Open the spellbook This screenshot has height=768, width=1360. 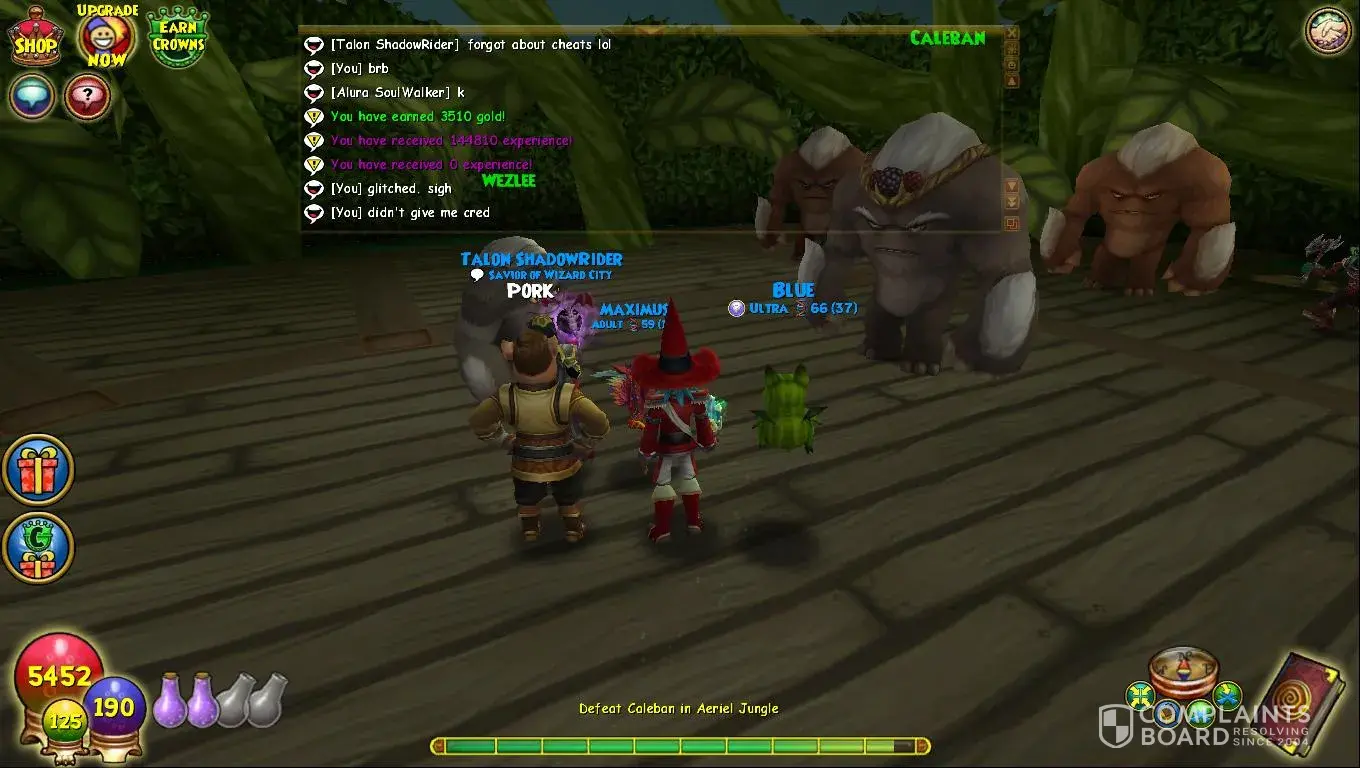pos(1302,700)
